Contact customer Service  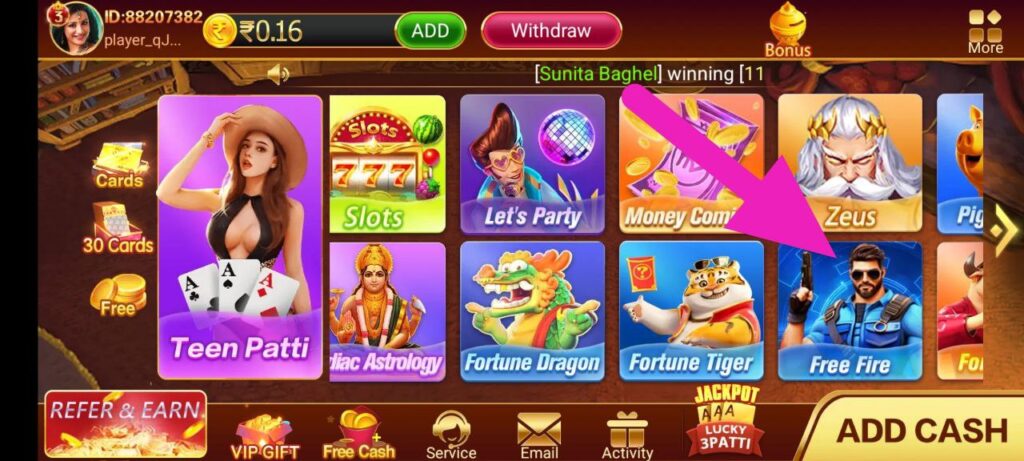451,436
